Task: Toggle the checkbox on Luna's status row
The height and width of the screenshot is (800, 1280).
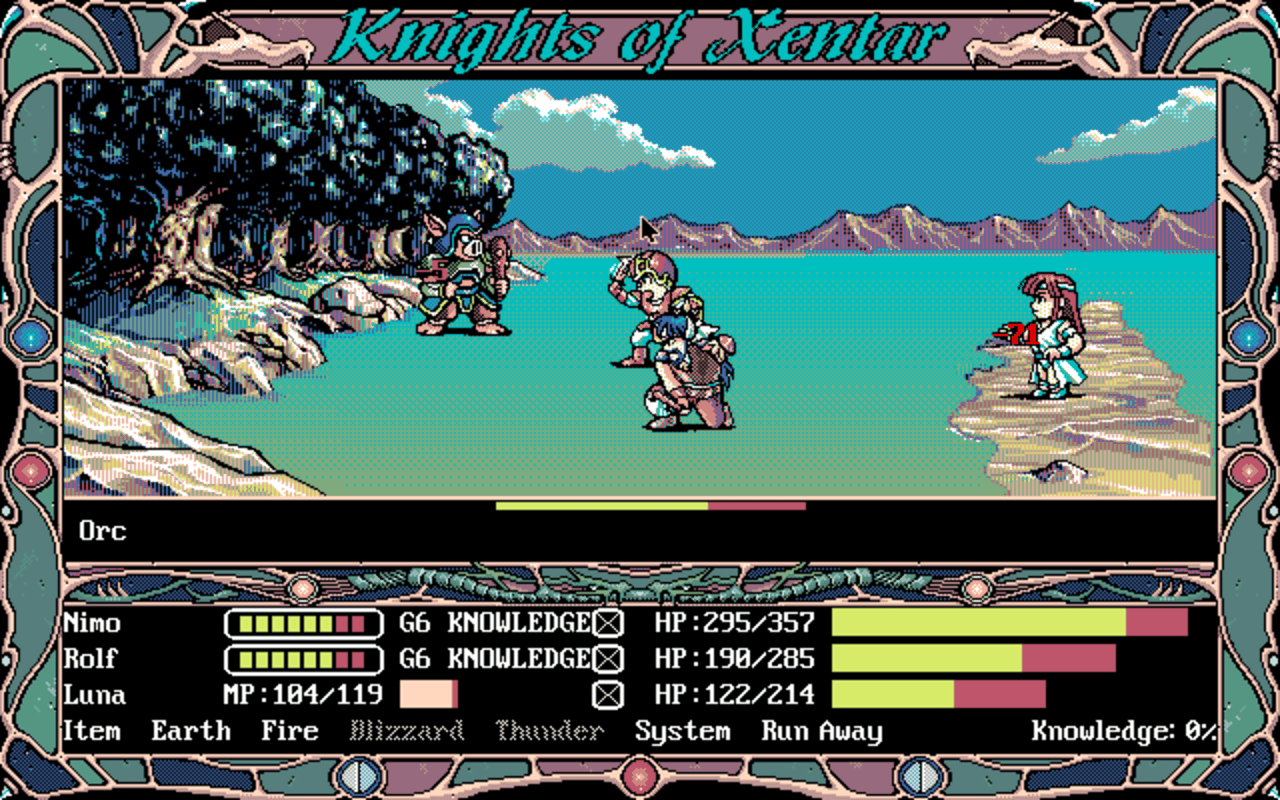Action: point(606,694)
